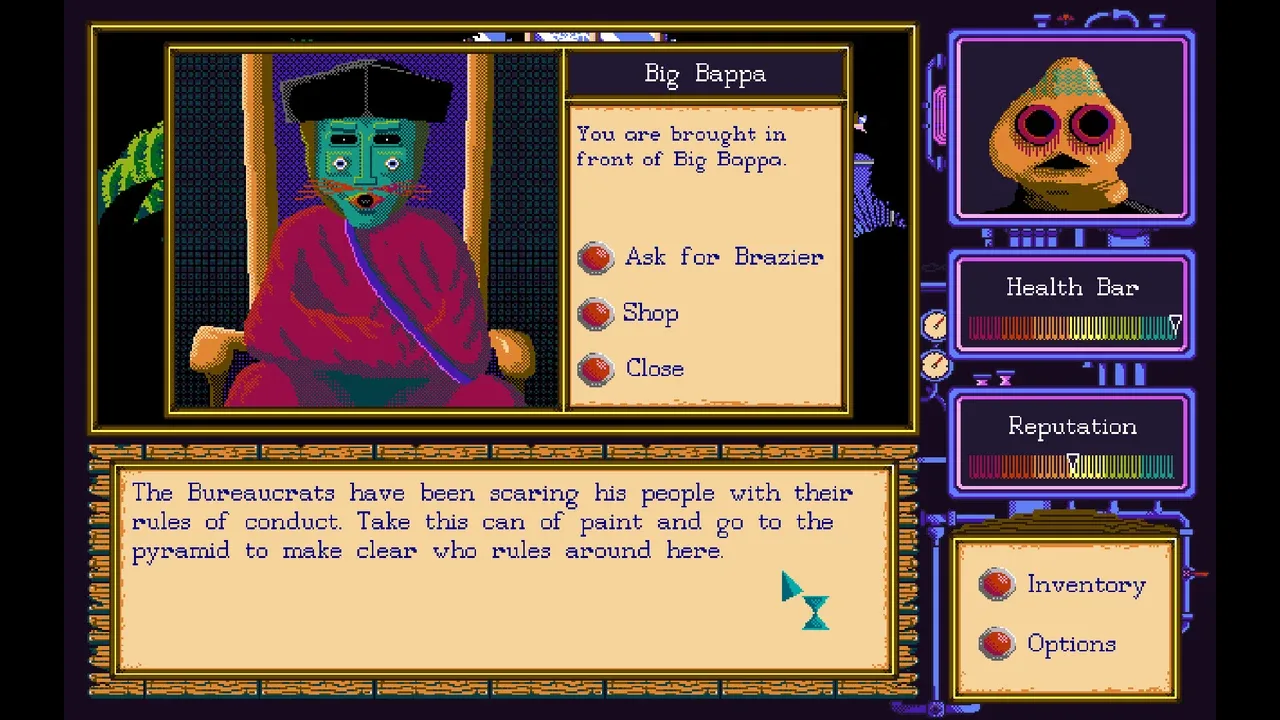Open the Options menu
The image size is (1280, 720).
(1070, 644)
